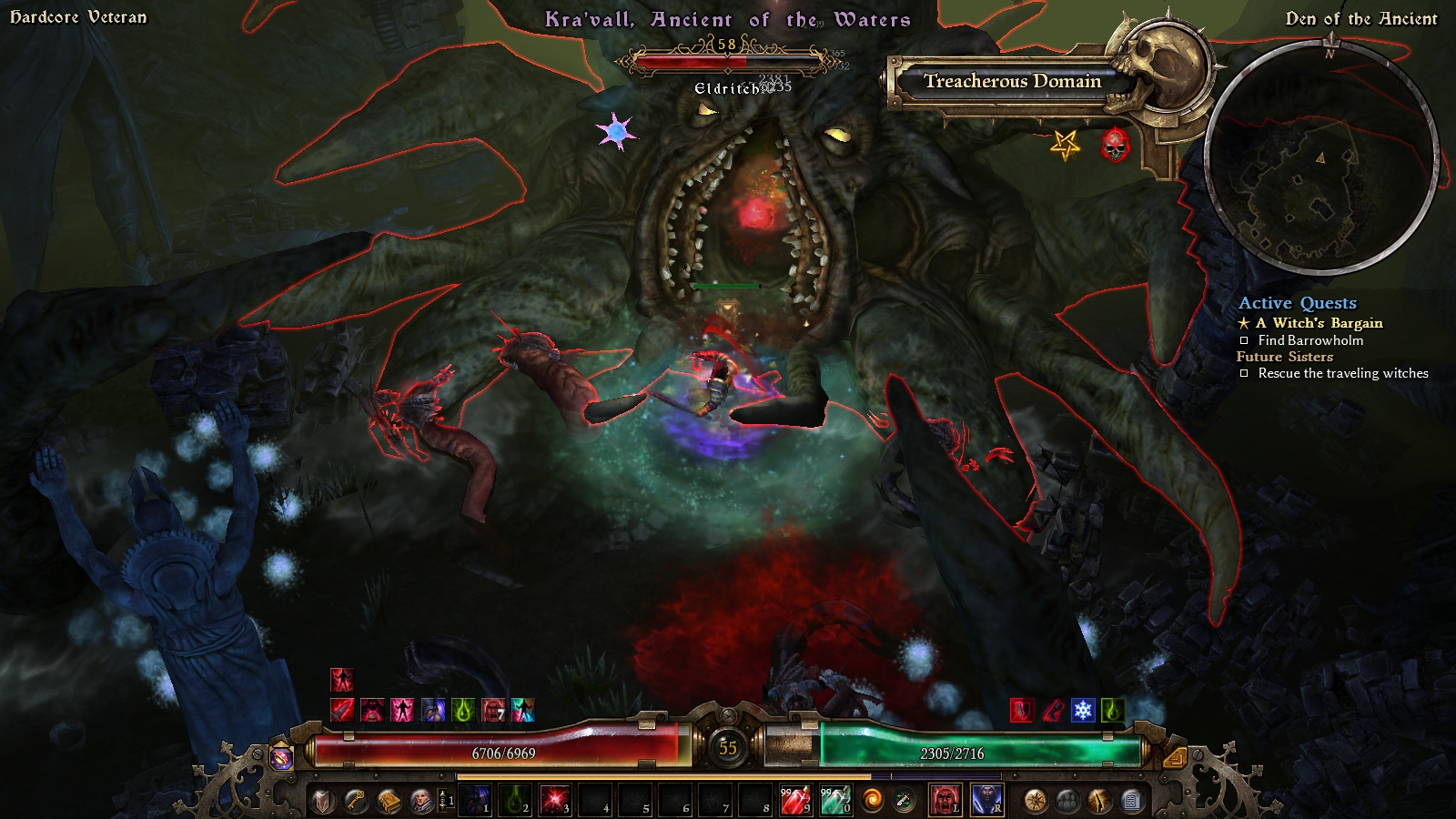
Task: Click the snowflake debuff status icon
Action: [1082, 710]
